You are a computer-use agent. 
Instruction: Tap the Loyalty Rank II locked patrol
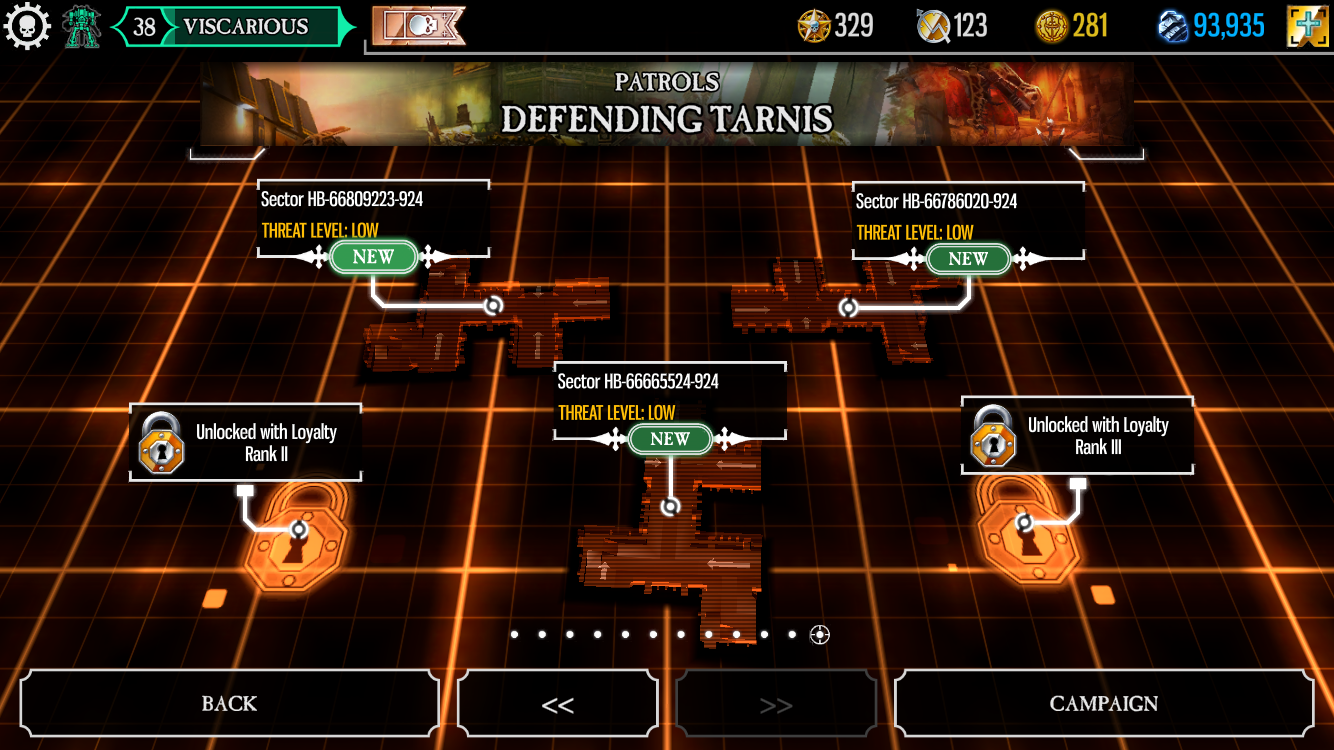click(245, 443)
